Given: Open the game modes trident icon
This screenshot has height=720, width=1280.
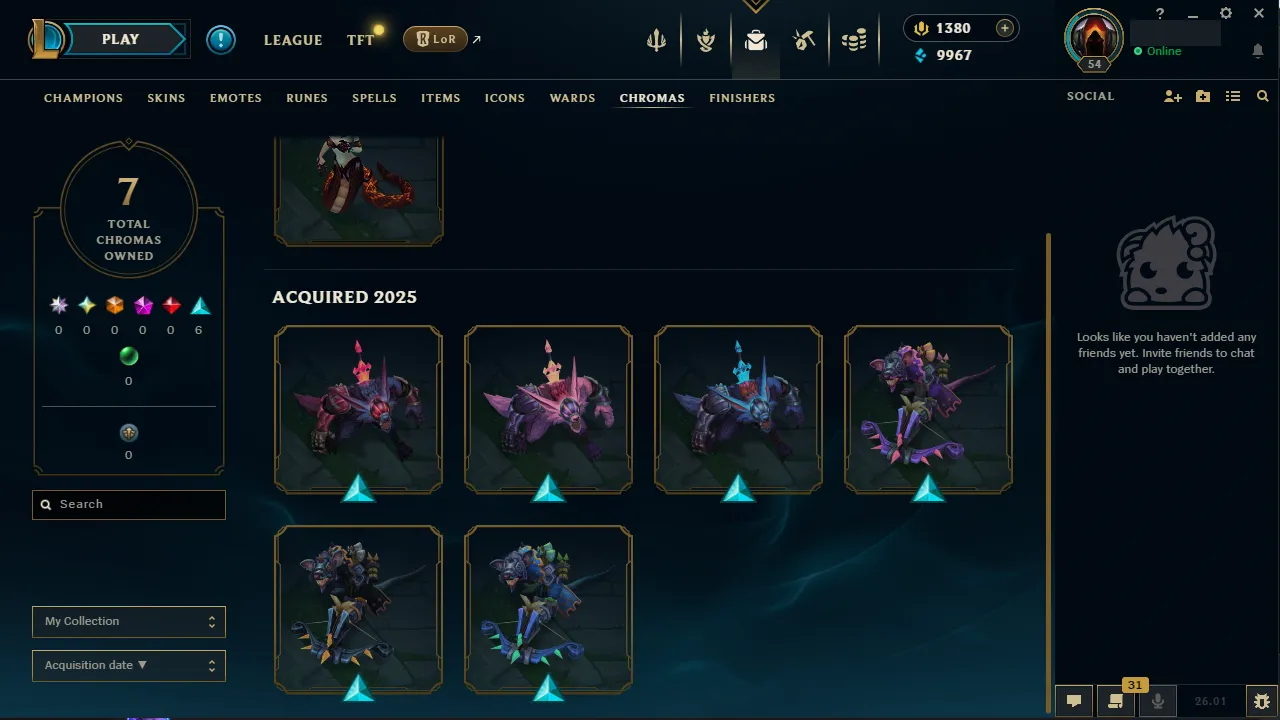Looking at the screenshot, I should (x=656, y=40).
